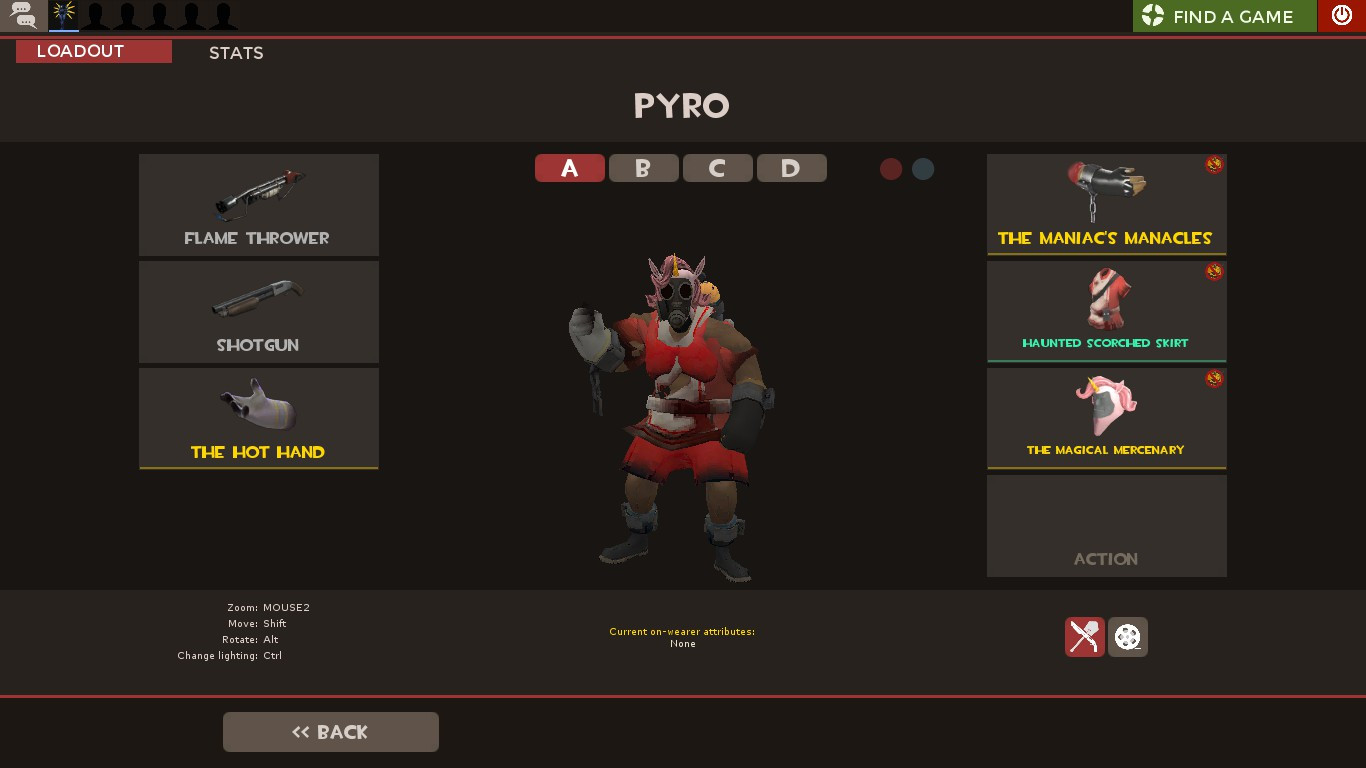Screen dimensions: 1366x768
Task: Switch preview to BLU team colors
Action: [x=922, y=168]
